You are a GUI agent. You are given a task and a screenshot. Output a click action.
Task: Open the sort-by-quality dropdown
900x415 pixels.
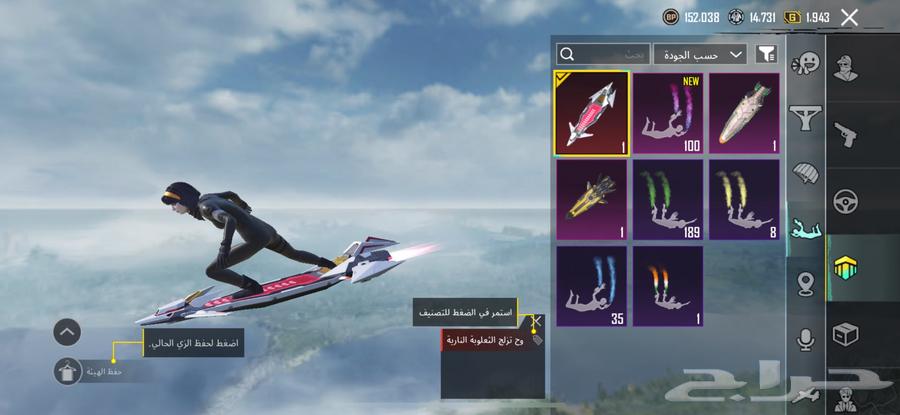(x=699, y=54)
